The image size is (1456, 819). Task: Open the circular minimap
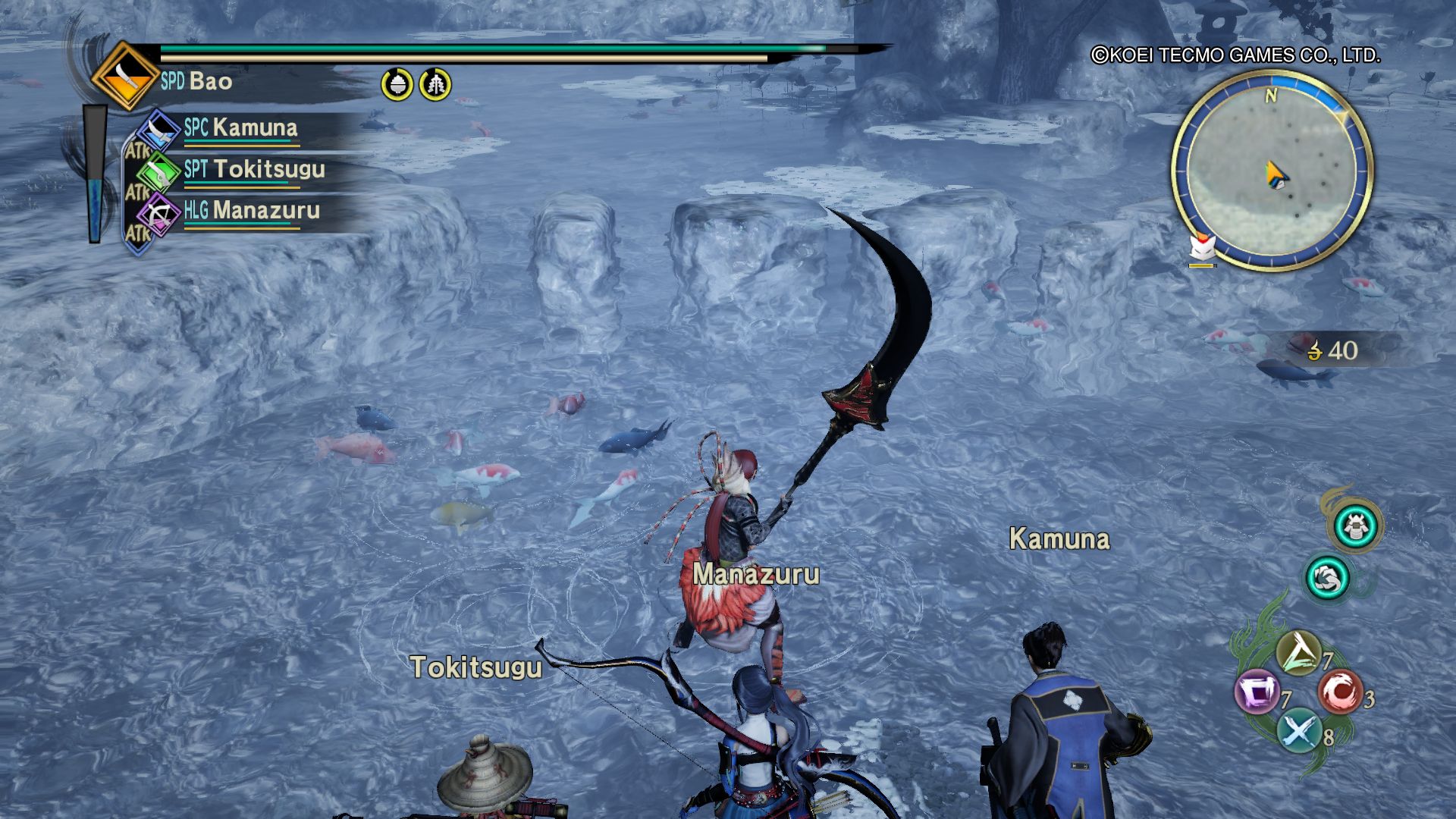(x=1272, y=171)
